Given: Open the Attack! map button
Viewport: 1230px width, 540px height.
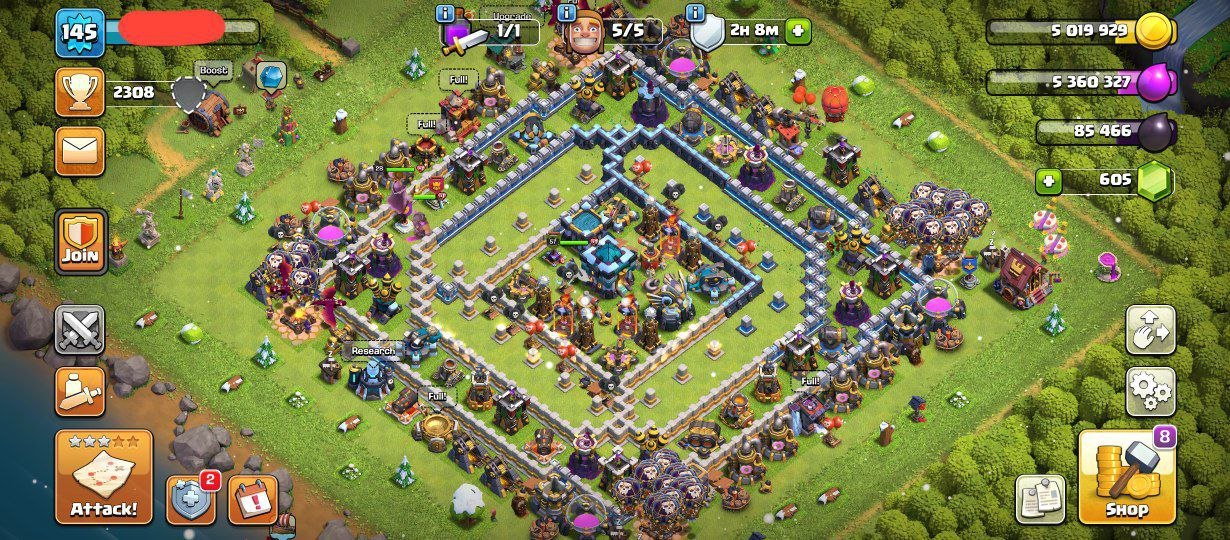Looking at the screenshot, I should tap(104, 478).
